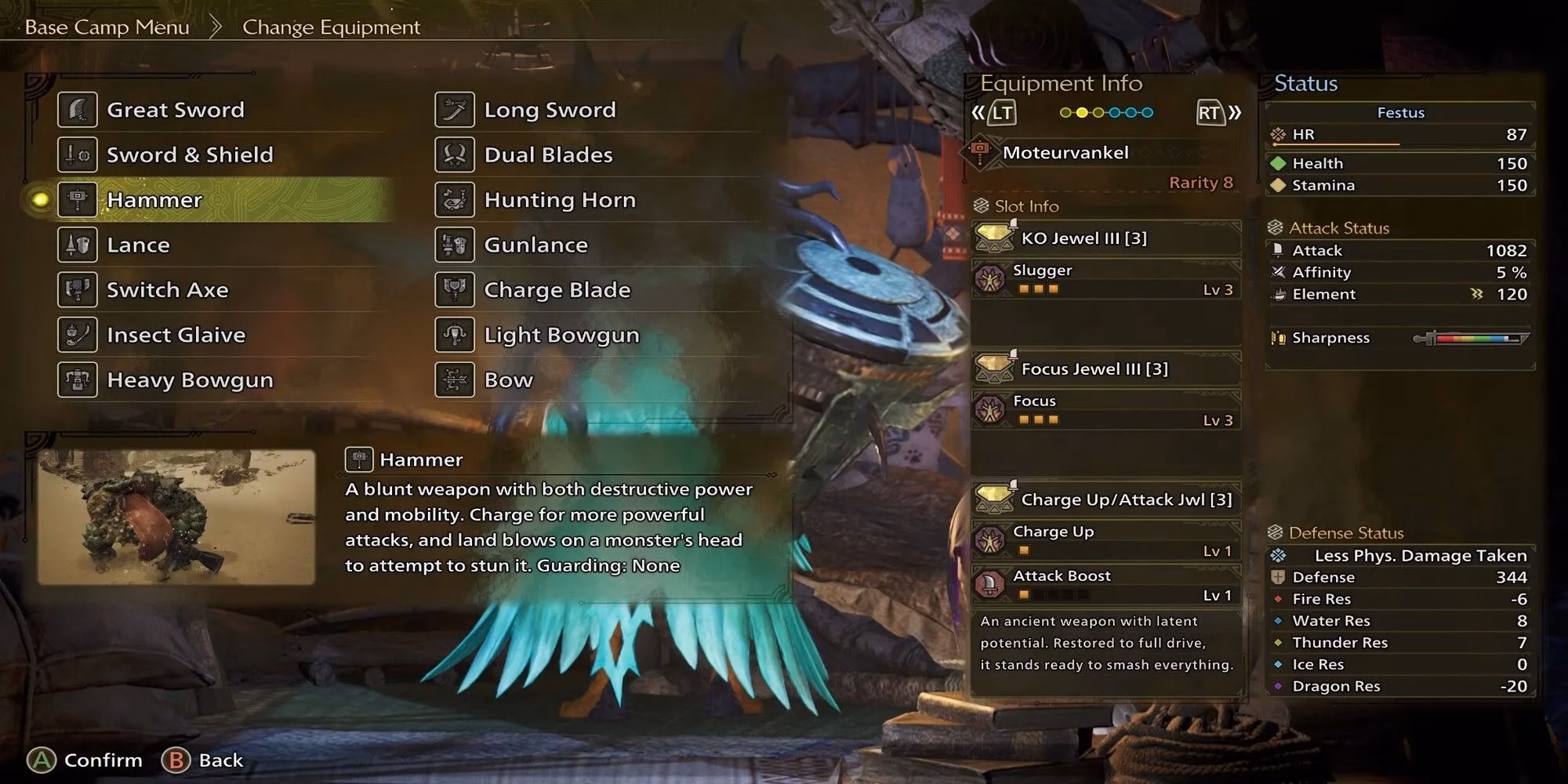This screenshot has width=1568, height=784.
Task: Select the Heavy Bowgun icon
Action: 76,380
